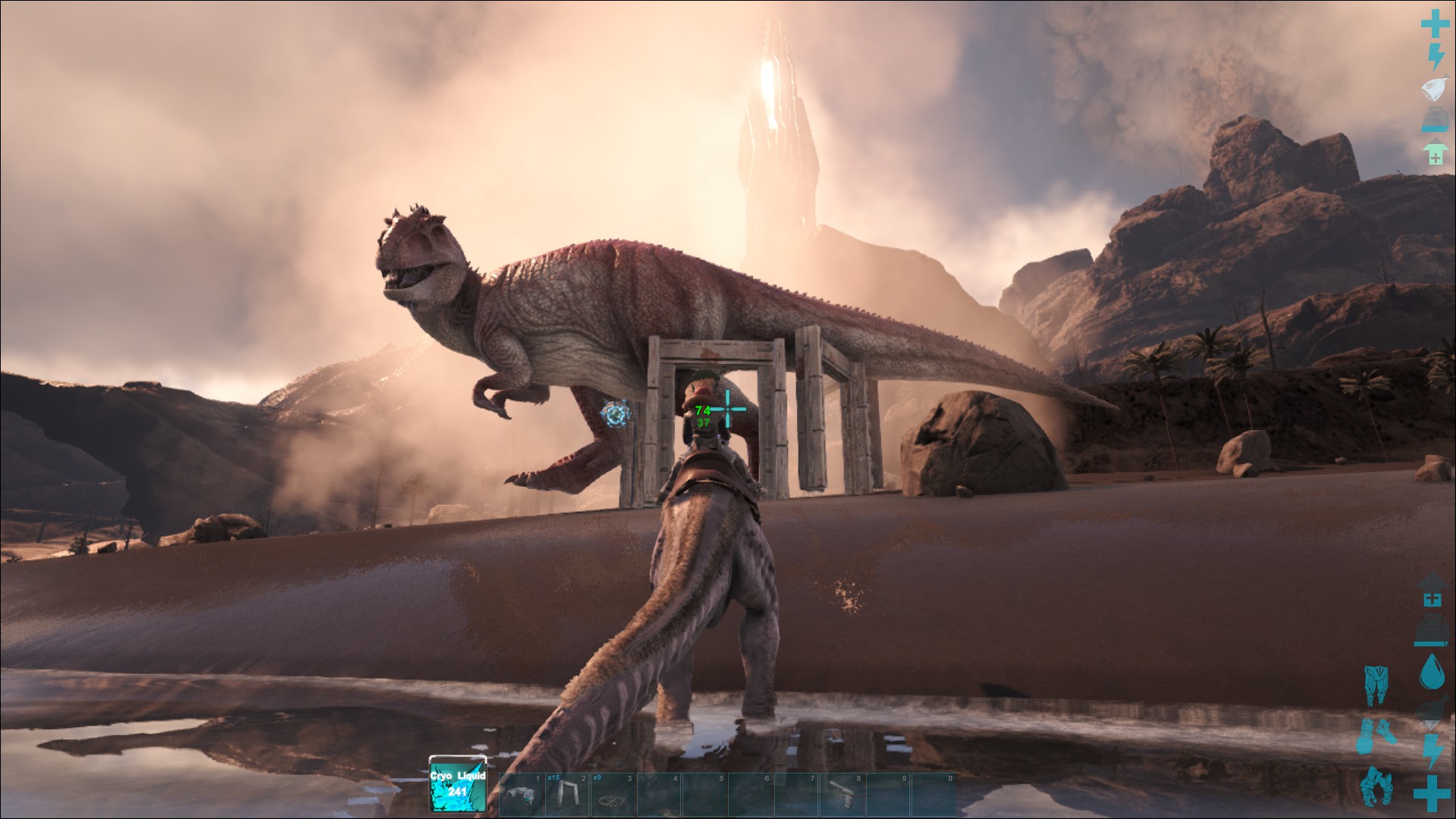Click the cryopod release indicator near the Giganotosaurus

point(614,413)
